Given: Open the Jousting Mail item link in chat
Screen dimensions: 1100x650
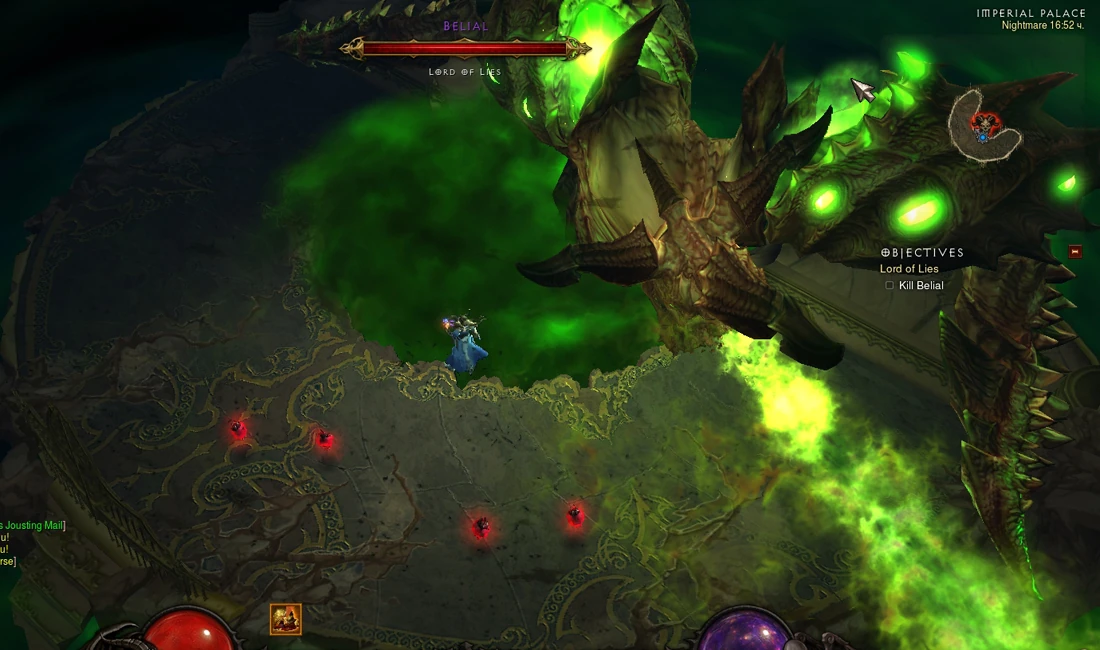Looking at the screenshot, I should pyautogui.click(x=32, y=525).
